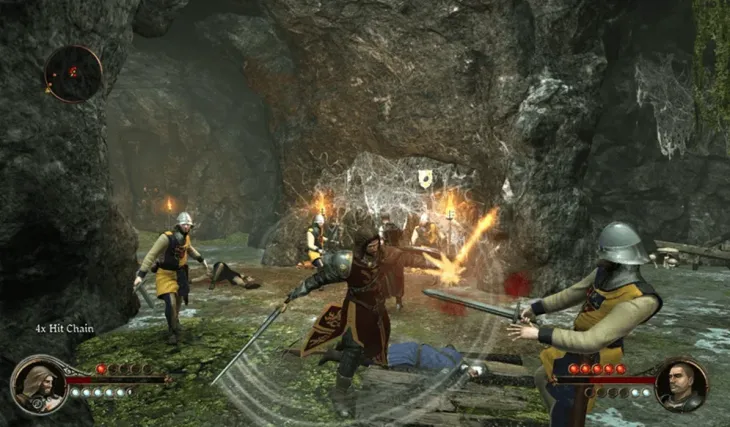Select the hooded hero portrait
The height and width of the screenshot is (427, 730).
pyautogui.click(x=38, y=385)
